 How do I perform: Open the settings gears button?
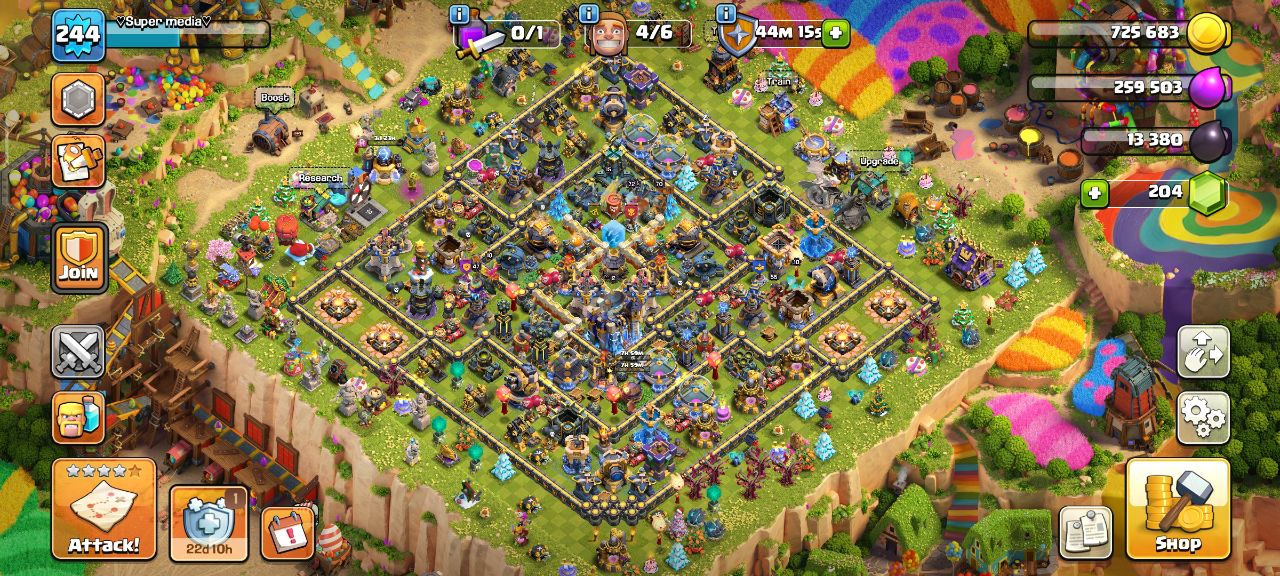point(1203,417)
